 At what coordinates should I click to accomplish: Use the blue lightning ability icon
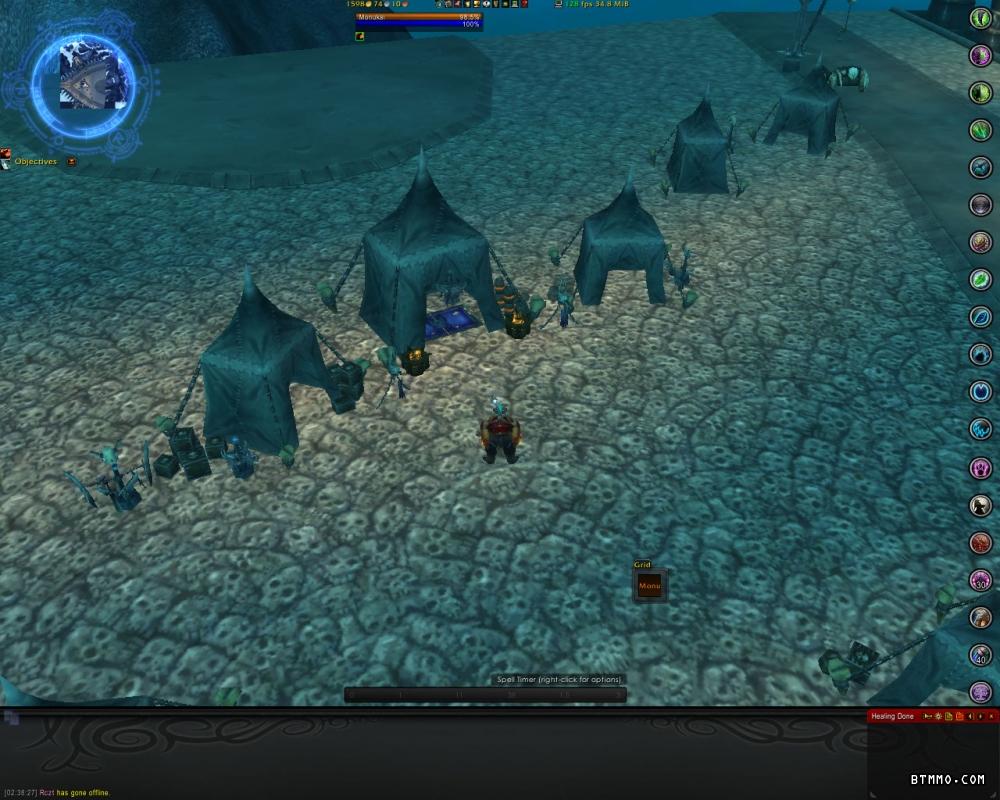pos(981,430)
